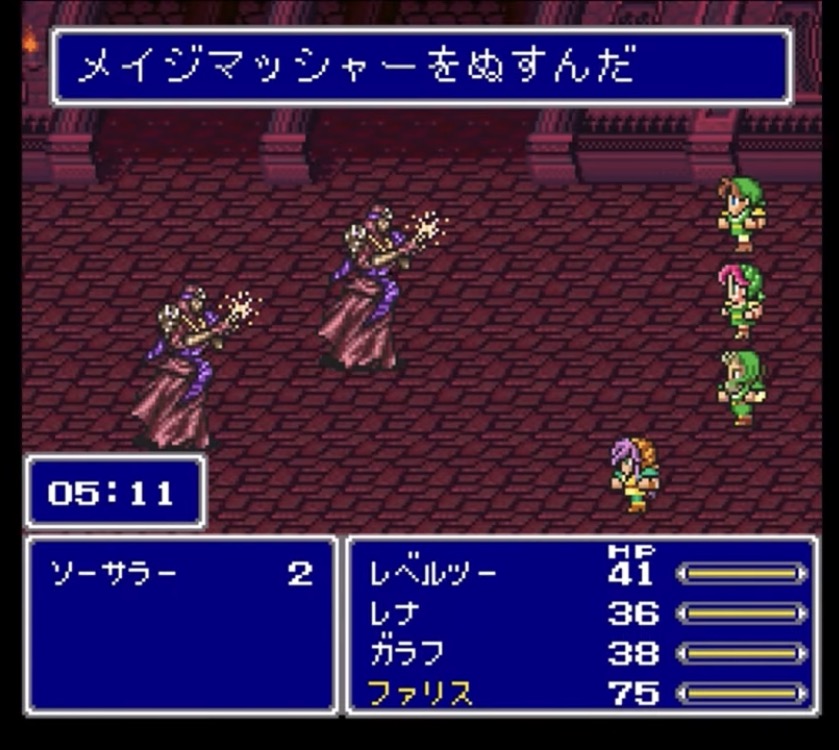Image resolution: width=839 pixels, height=750 pixels.
Task: Select the ソーサラー enemy list entry
Action: click(113, 574)
